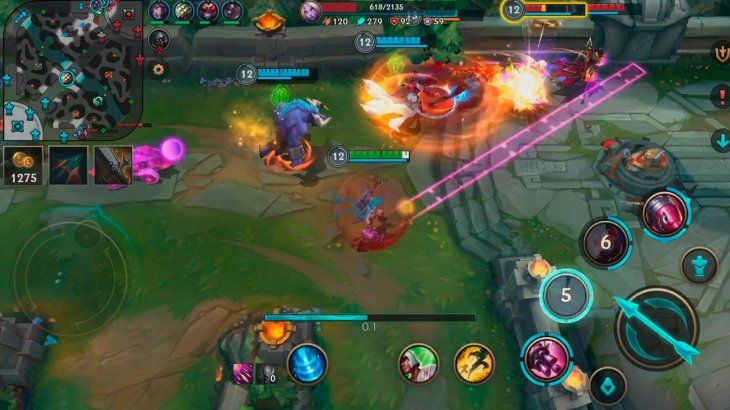730x410 pixels.
Task: Tap the blue down-arrow ping button
Action: click(x=720, y=140)
